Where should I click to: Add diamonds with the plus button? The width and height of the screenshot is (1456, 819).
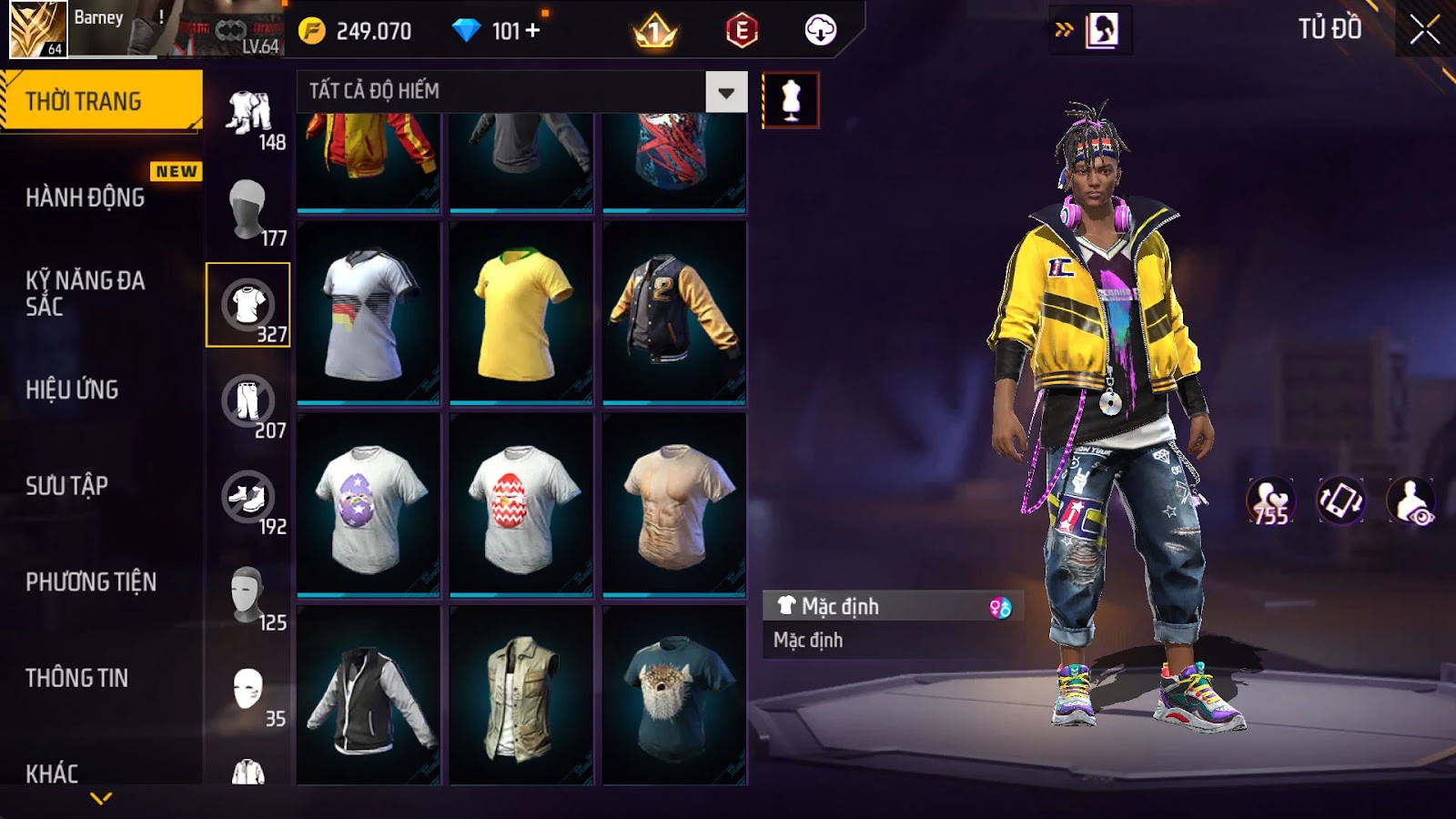(x=532, y=31)
